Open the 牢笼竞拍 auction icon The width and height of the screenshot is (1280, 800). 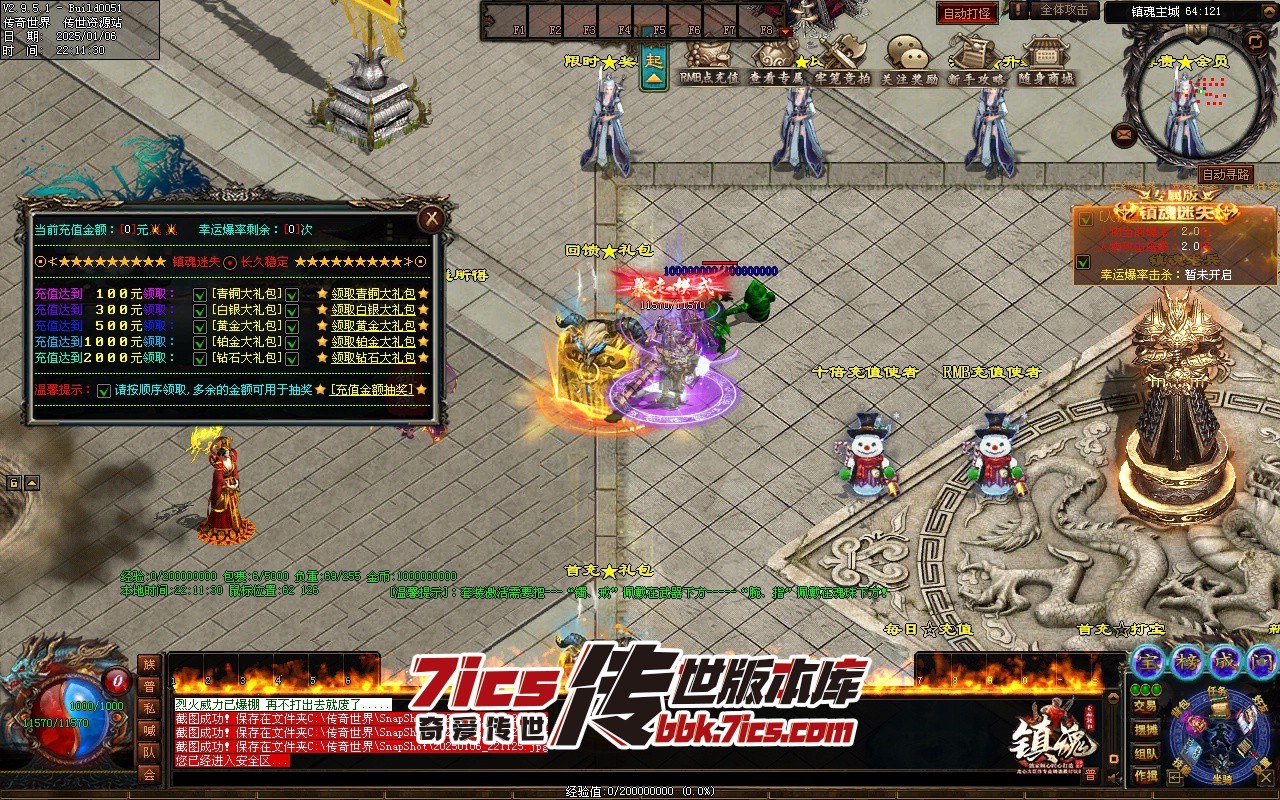[x=842, y=60]
